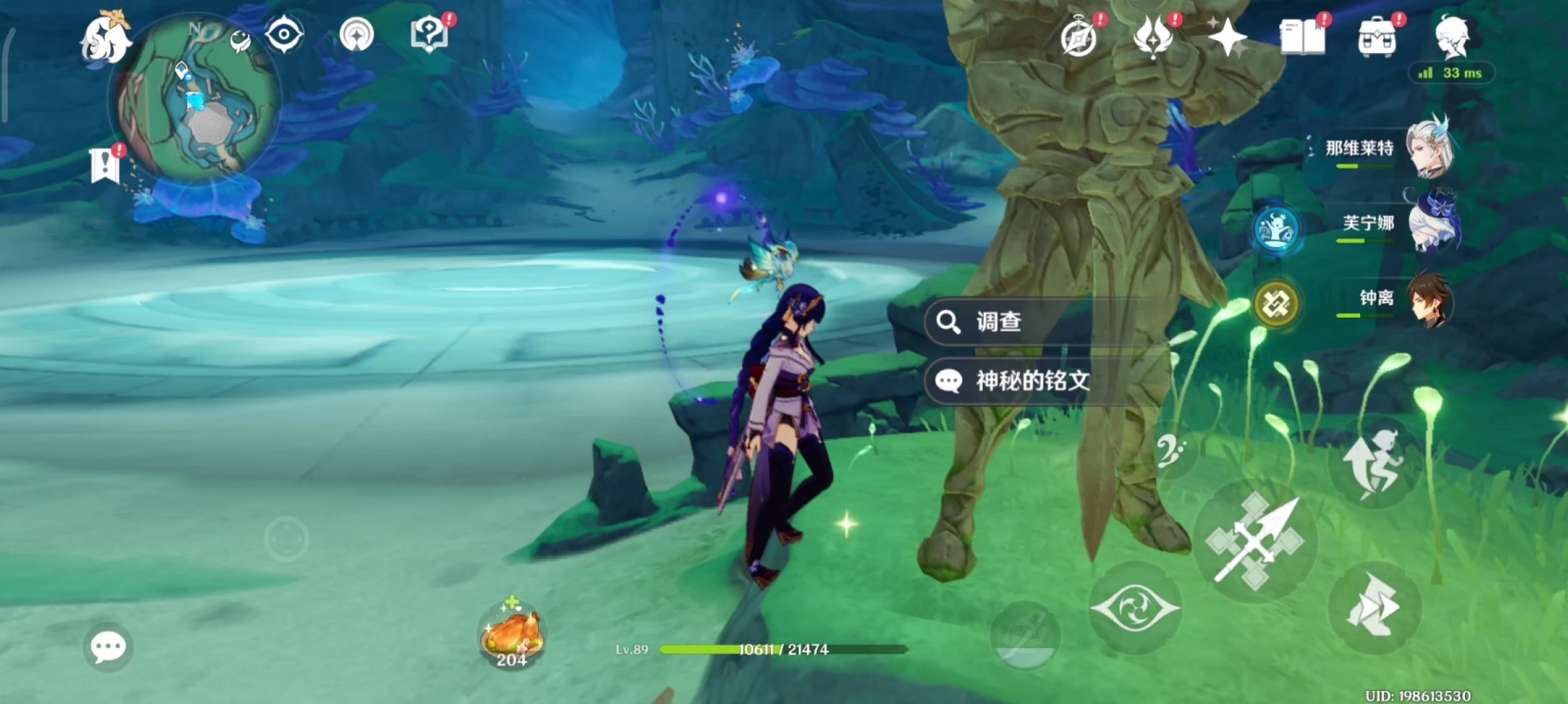Open the adventurer handbook

pos(1302,38)
